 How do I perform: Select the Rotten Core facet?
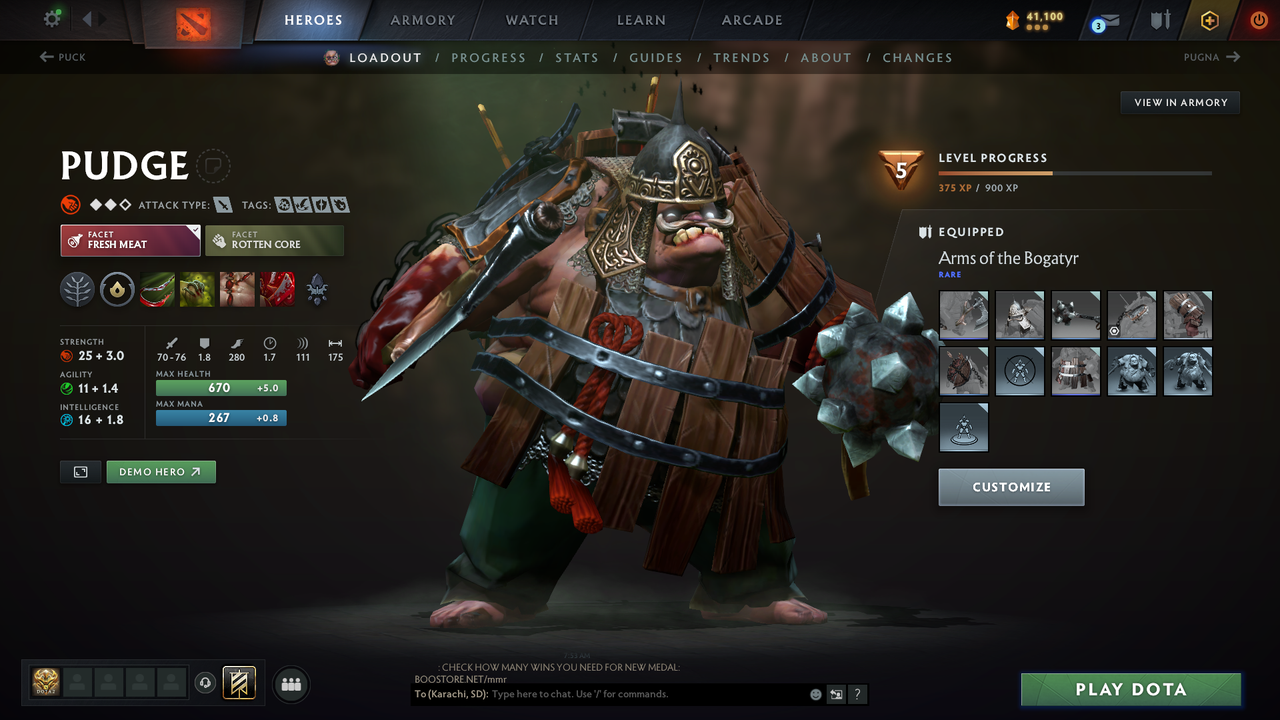pyautogui.click(x=275, y=240)
